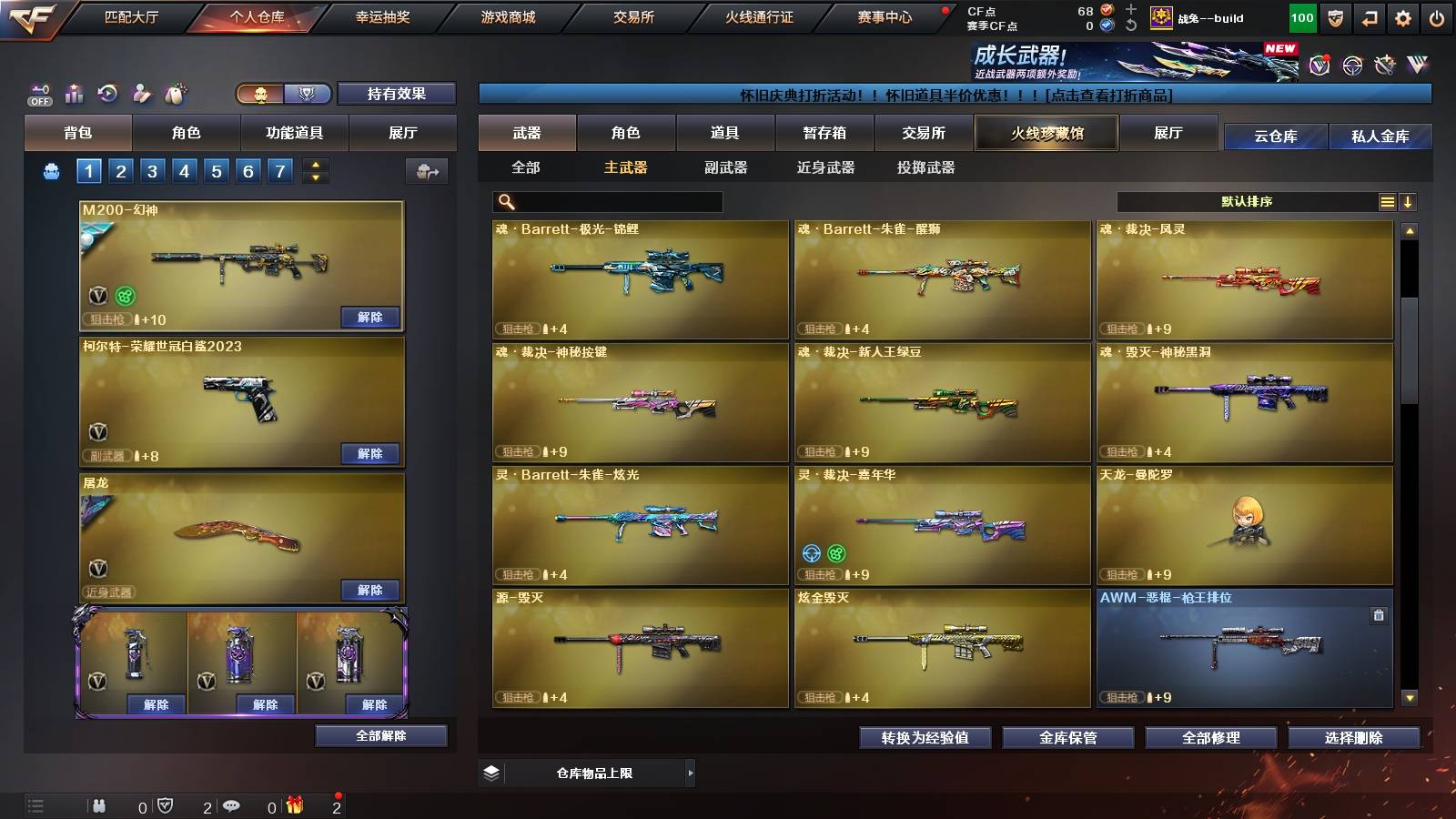Select the chat bubble icon at the bottom
This screenshot has height=819, width=1456.
point(232,806)
